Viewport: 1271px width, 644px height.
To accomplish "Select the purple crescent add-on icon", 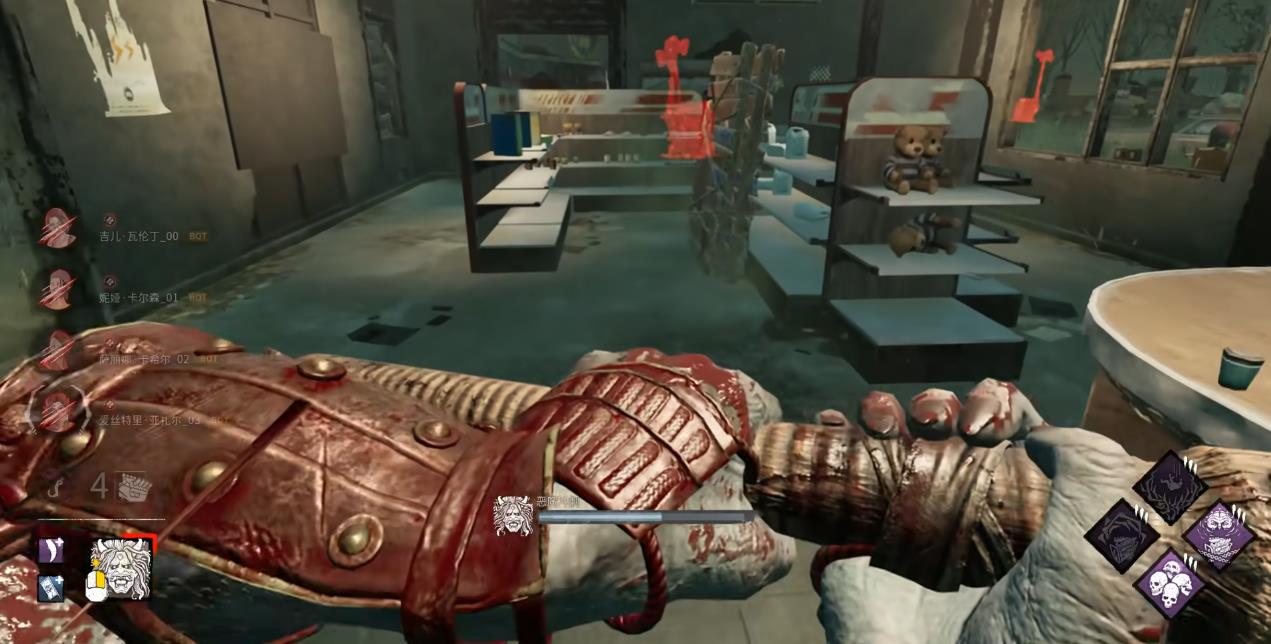I will coord(51,550).
